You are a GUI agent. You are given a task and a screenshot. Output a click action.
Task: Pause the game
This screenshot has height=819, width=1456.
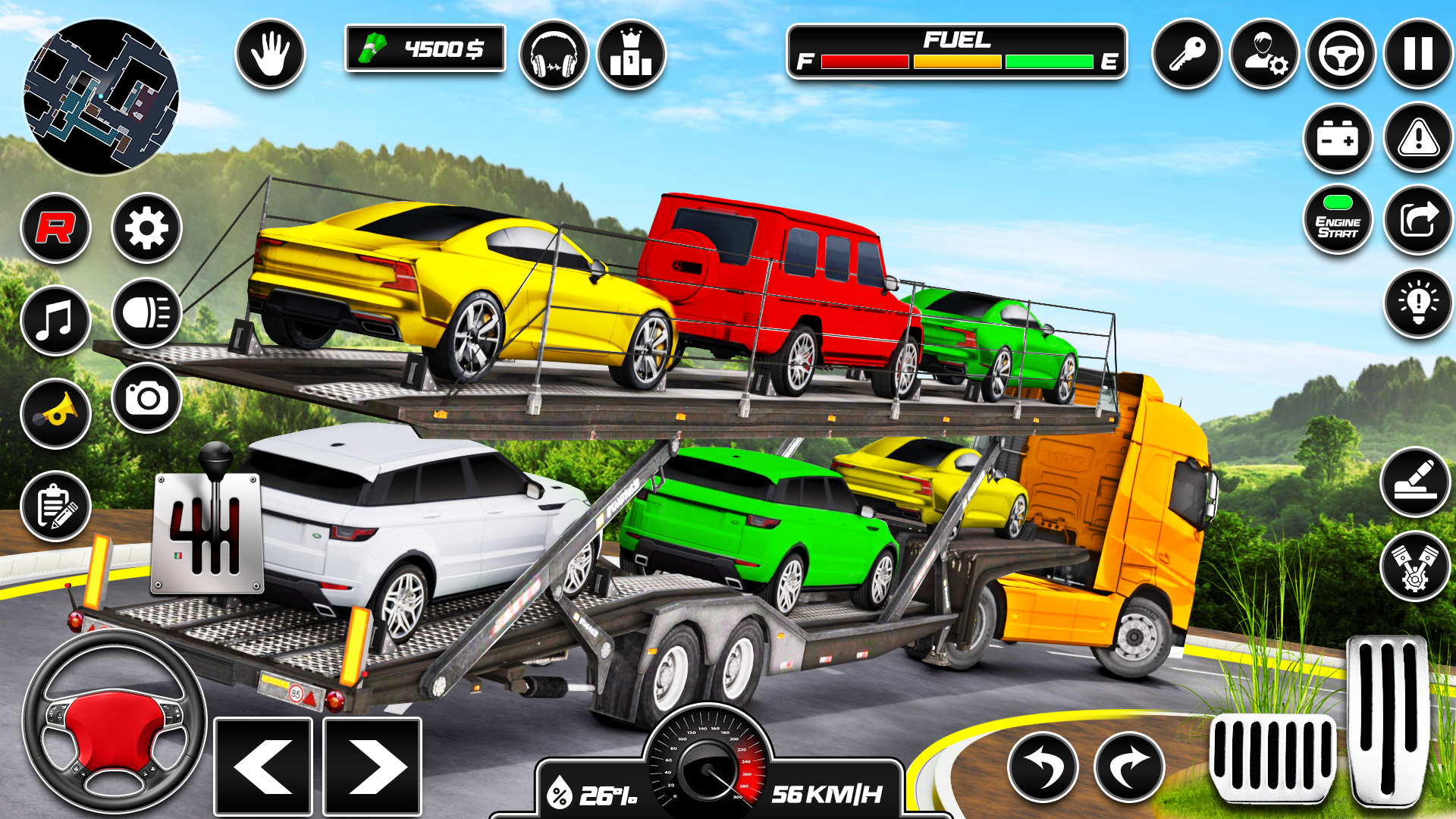[1415, 54]
